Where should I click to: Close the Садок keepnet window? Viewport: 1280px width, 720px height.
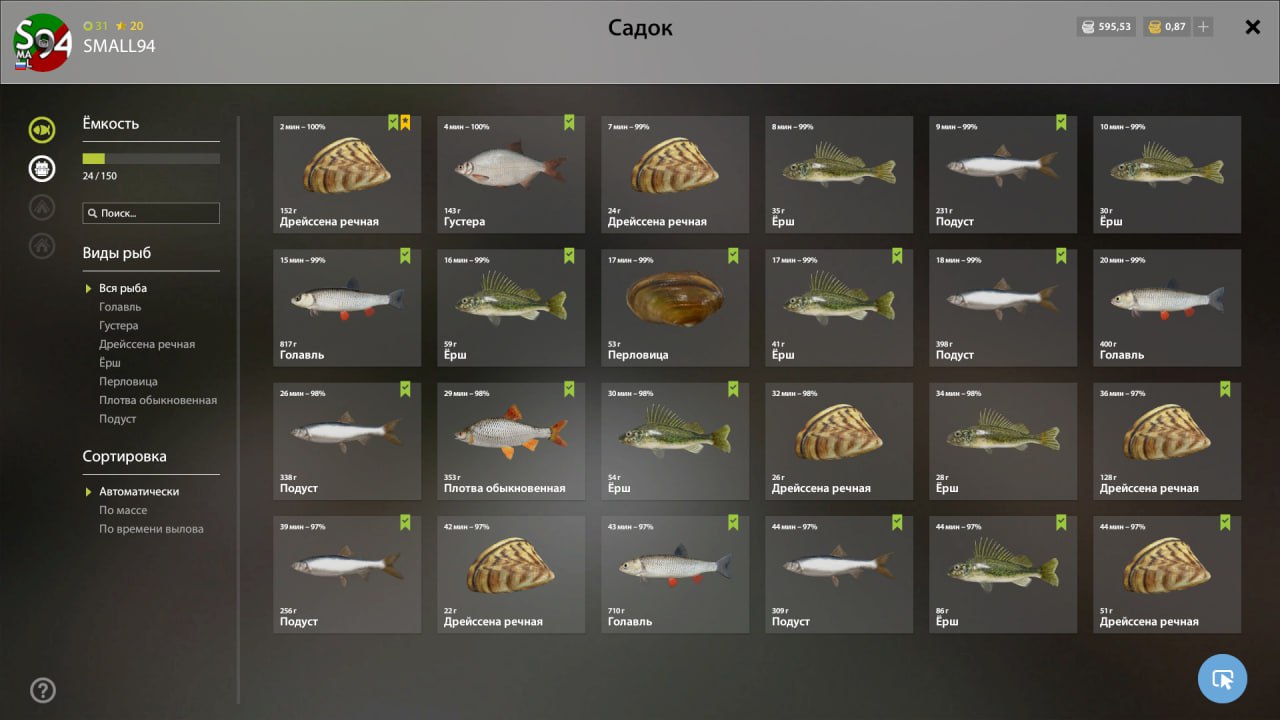click(x=1252, y=27)
